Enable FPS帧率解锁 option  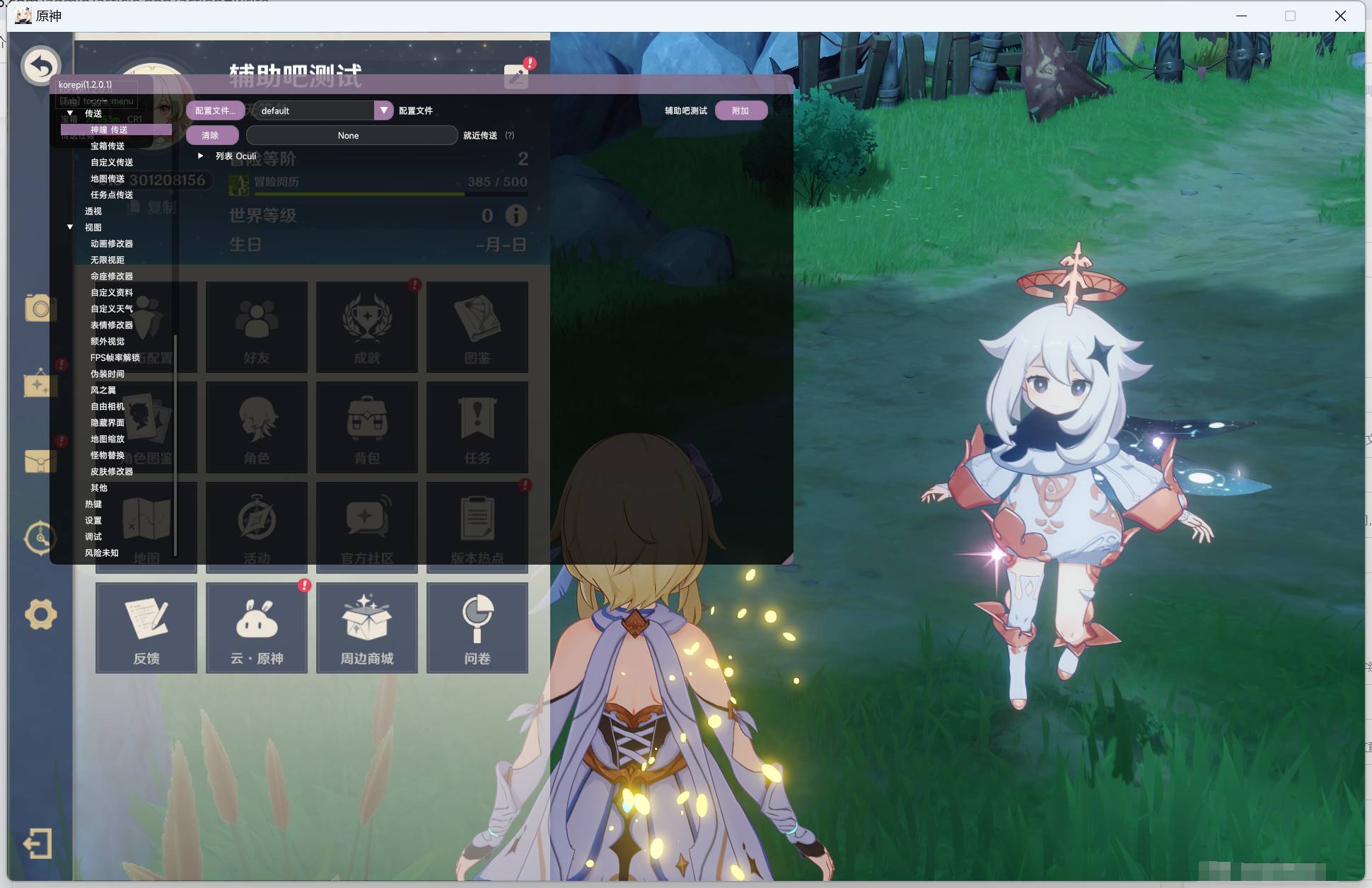[115, 357]
